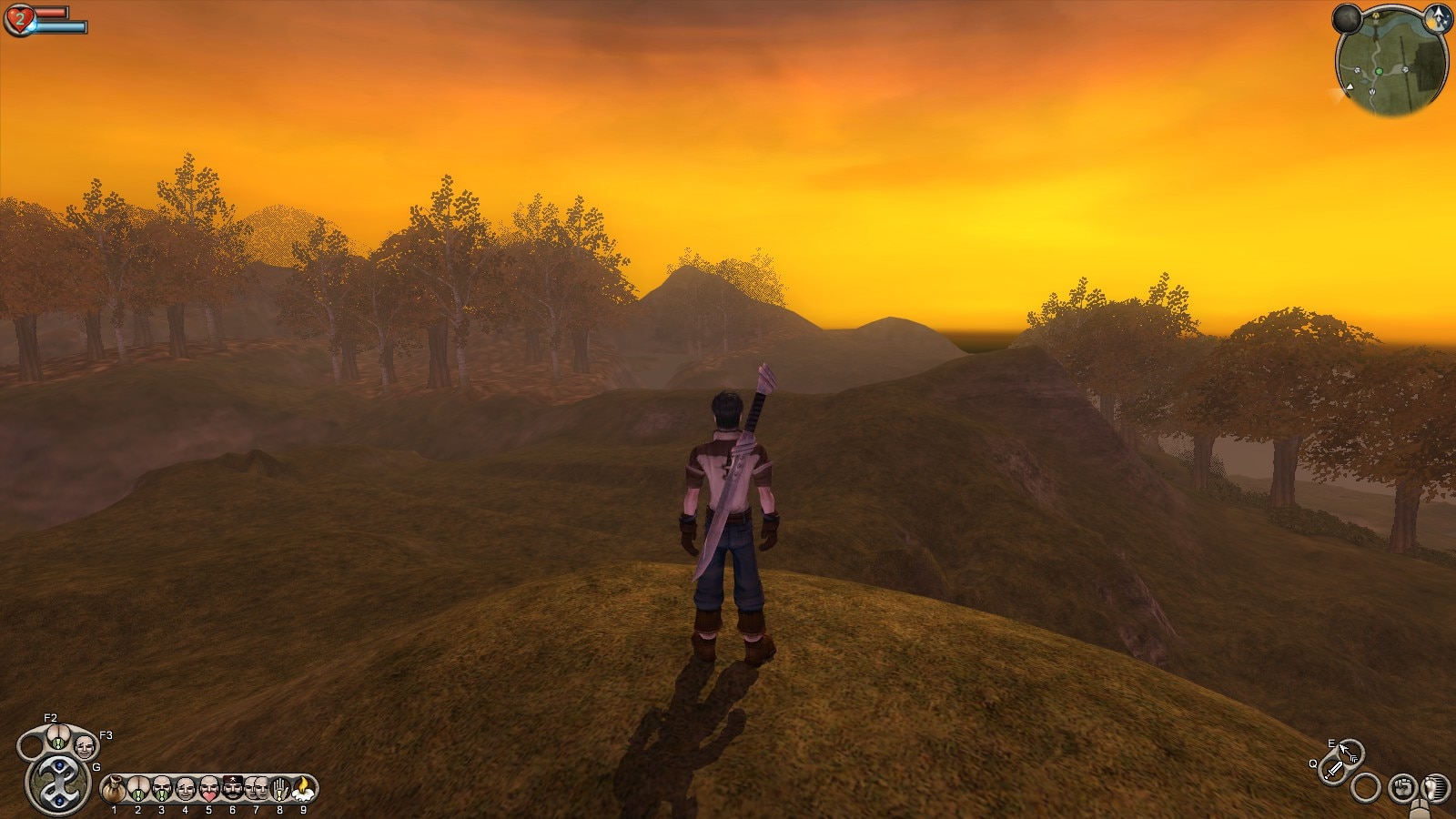Select the white candle flame icon
Screen dimensions: 1456x819
click(x=303, y=788)
